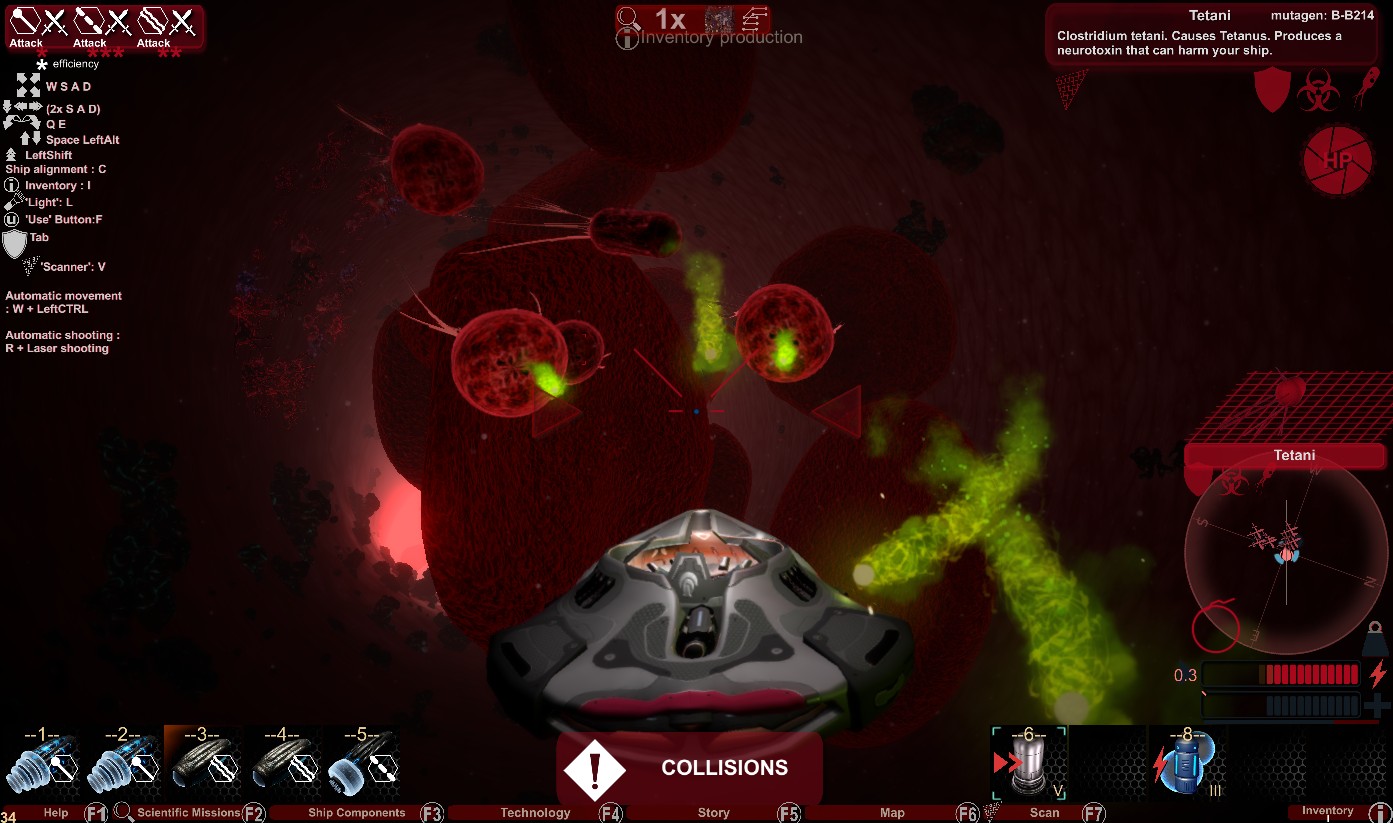
Task: Open the Story menu
Action: click(713, 813)
